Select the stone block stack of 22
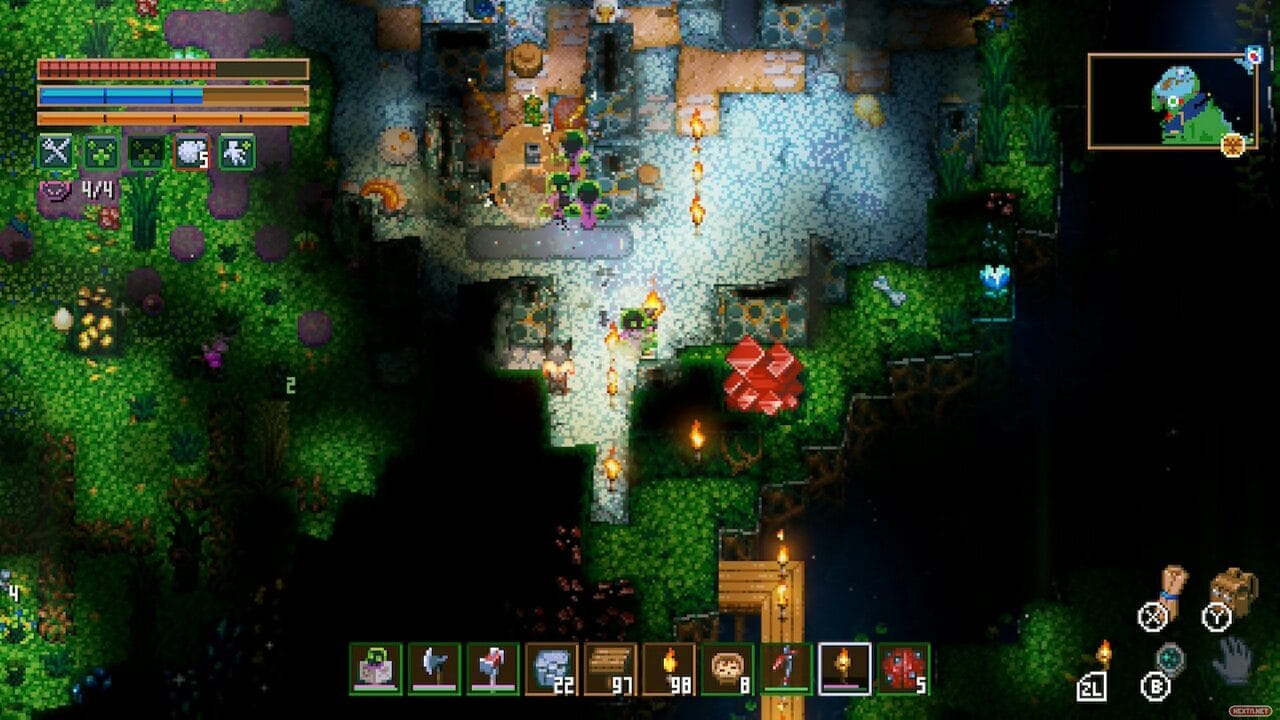Viewport: 1280px width, 720px height. (x=551, y=668)
